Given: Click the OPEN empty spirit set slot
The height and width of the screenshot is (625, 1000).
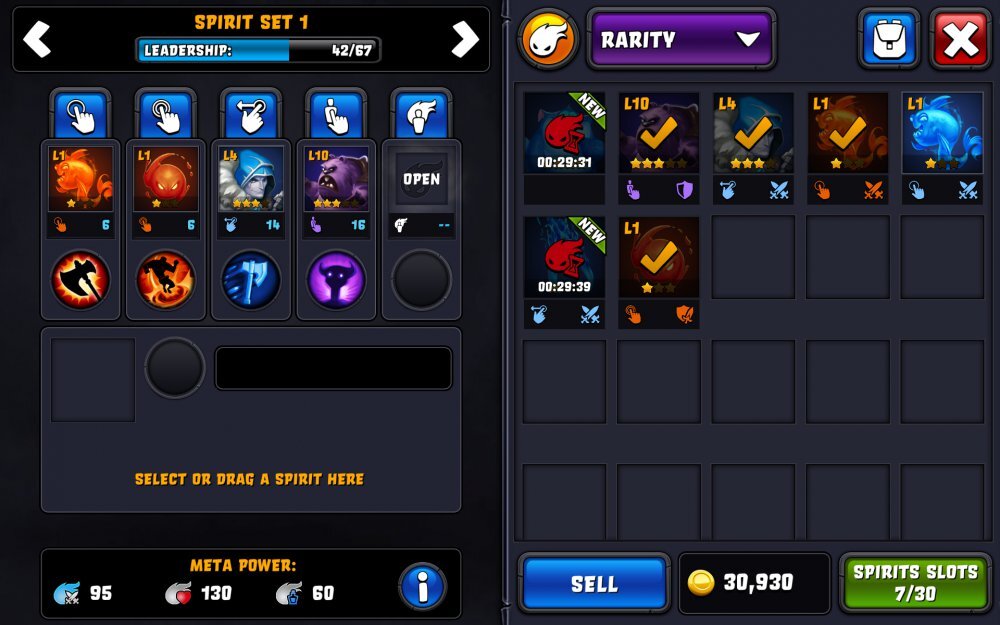Looking at the screenshot, I should [x=422, y=180].
